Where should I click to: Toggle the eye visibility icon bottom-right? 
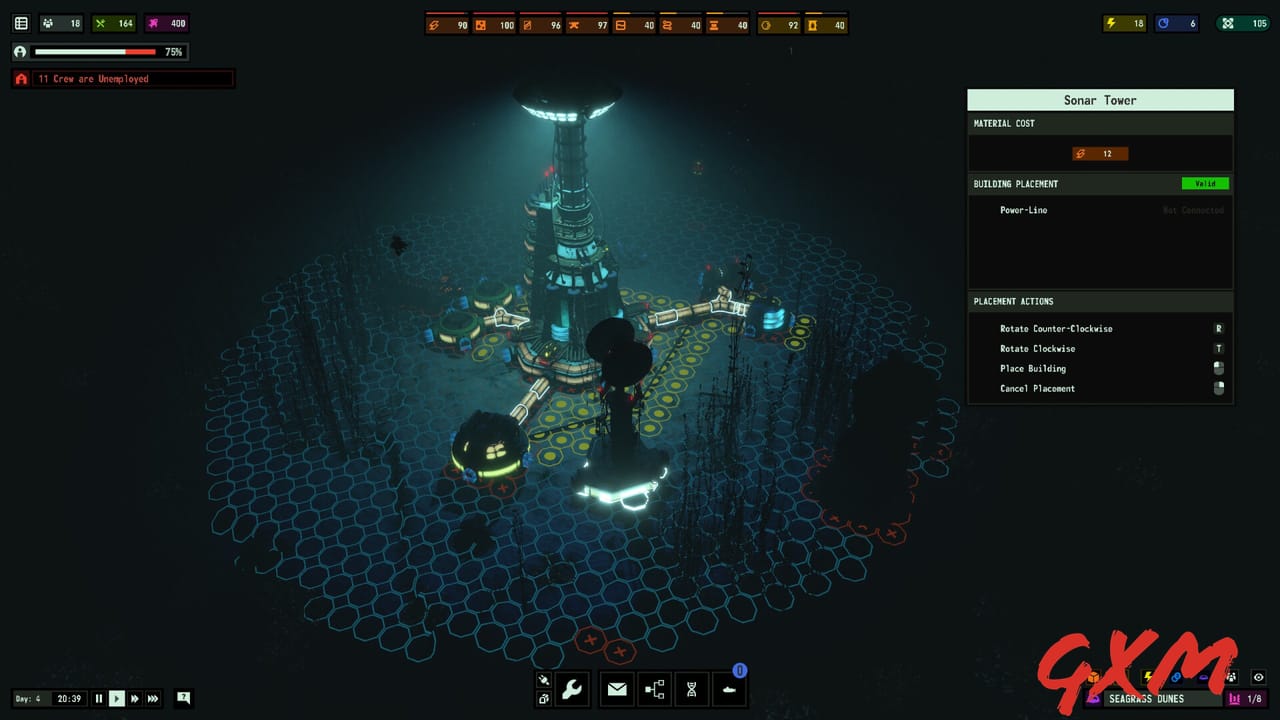pos(1258,677)
